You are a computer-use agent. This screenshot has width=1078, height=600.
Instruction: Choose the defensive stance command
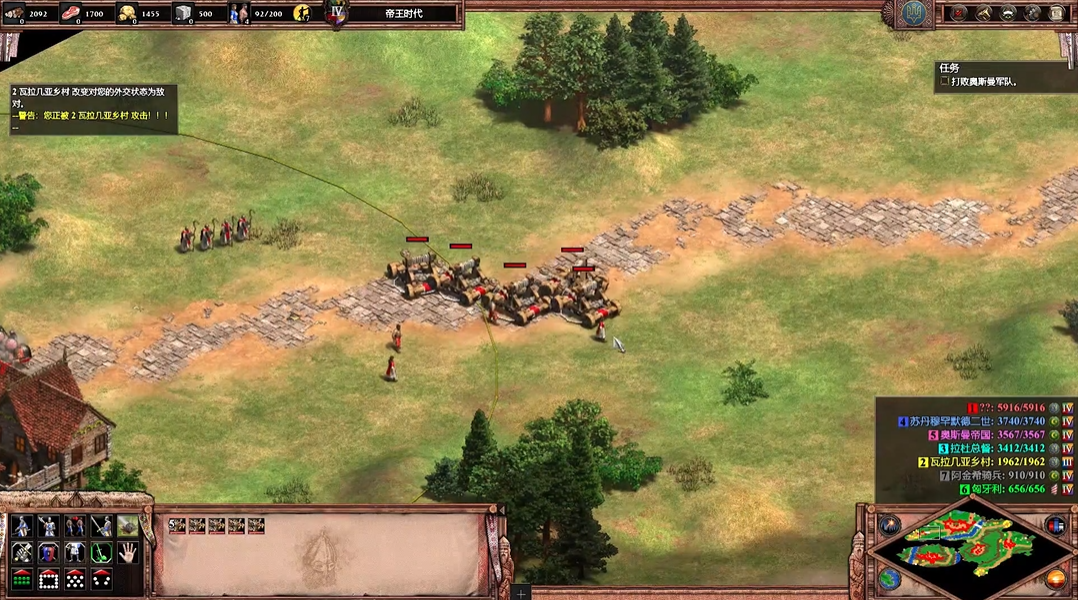pos(47,526)
